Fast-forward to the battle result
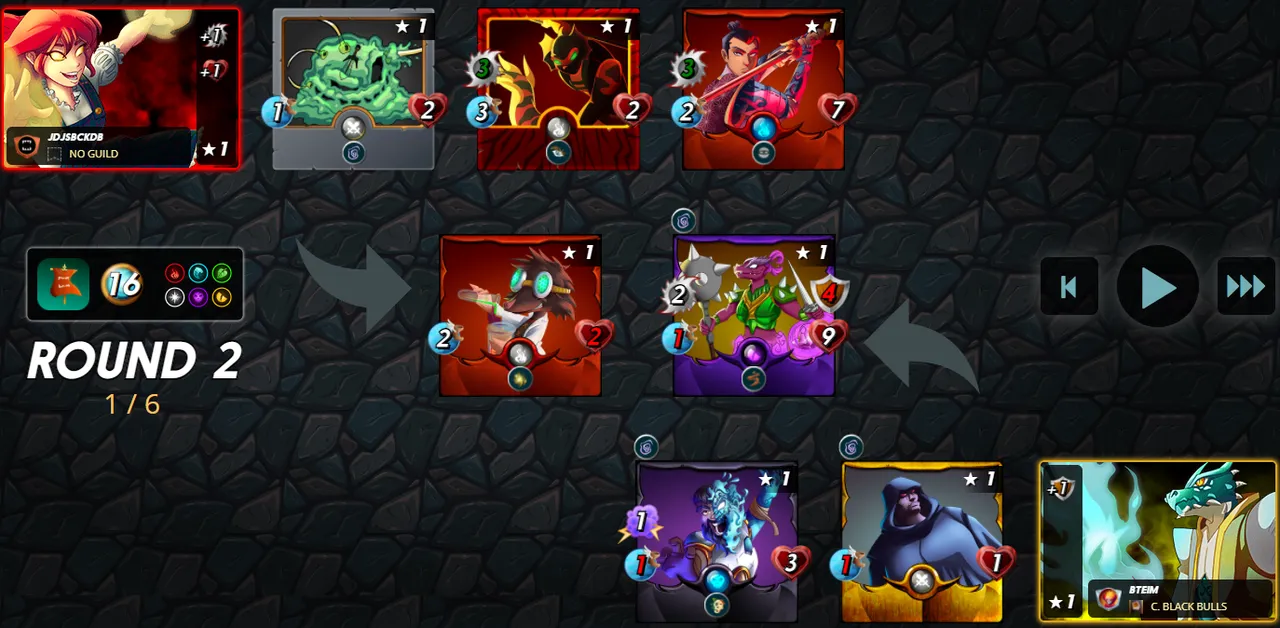1280x628 pixels. pyautogui.click(x=1245, y=287)
